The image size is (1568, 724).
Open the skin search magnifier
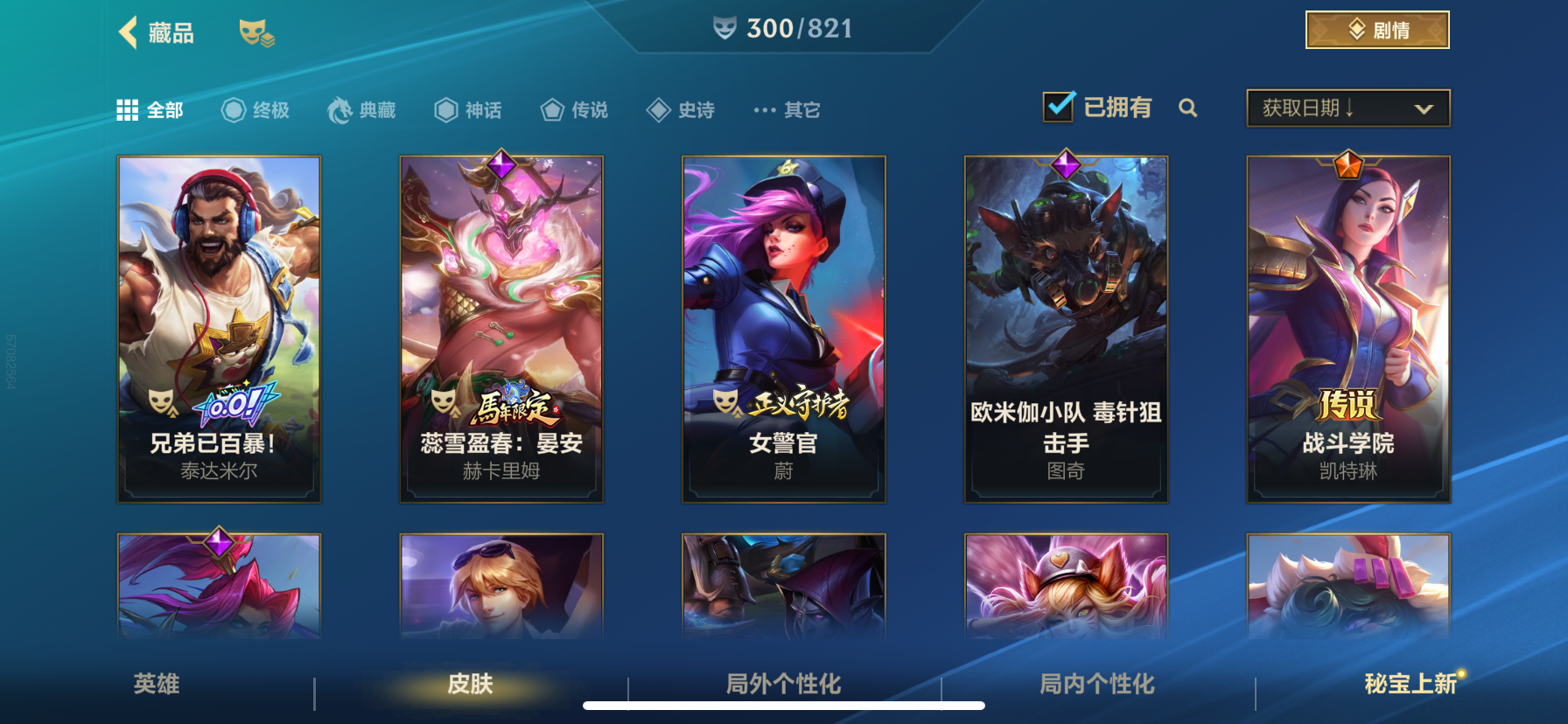(x=1188, y=108)
